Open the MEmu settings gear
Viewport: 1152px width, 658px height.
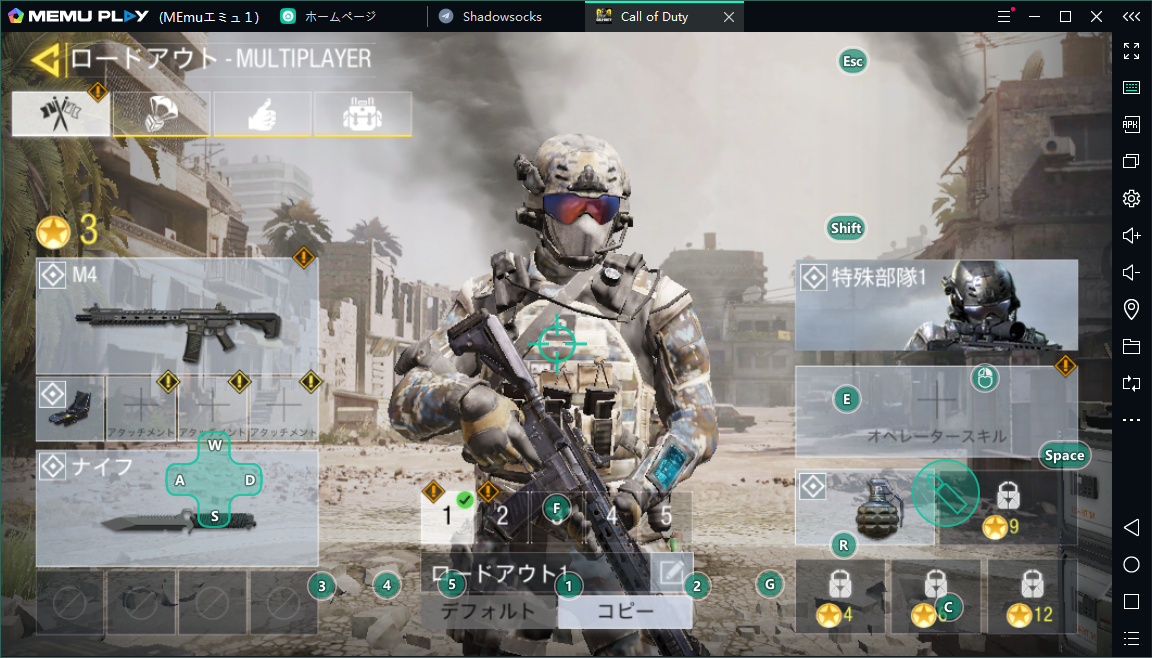tap(1131, 198)
